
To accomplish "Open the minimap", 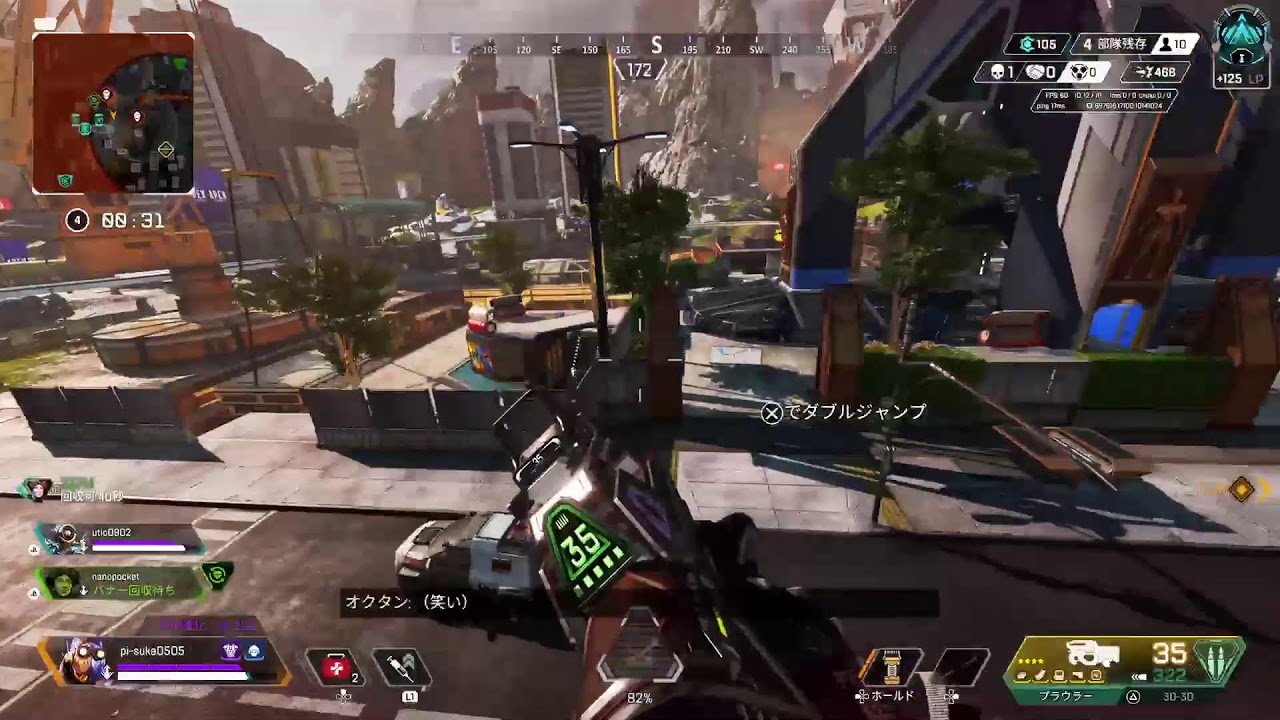I will click(x=113, y=113).
